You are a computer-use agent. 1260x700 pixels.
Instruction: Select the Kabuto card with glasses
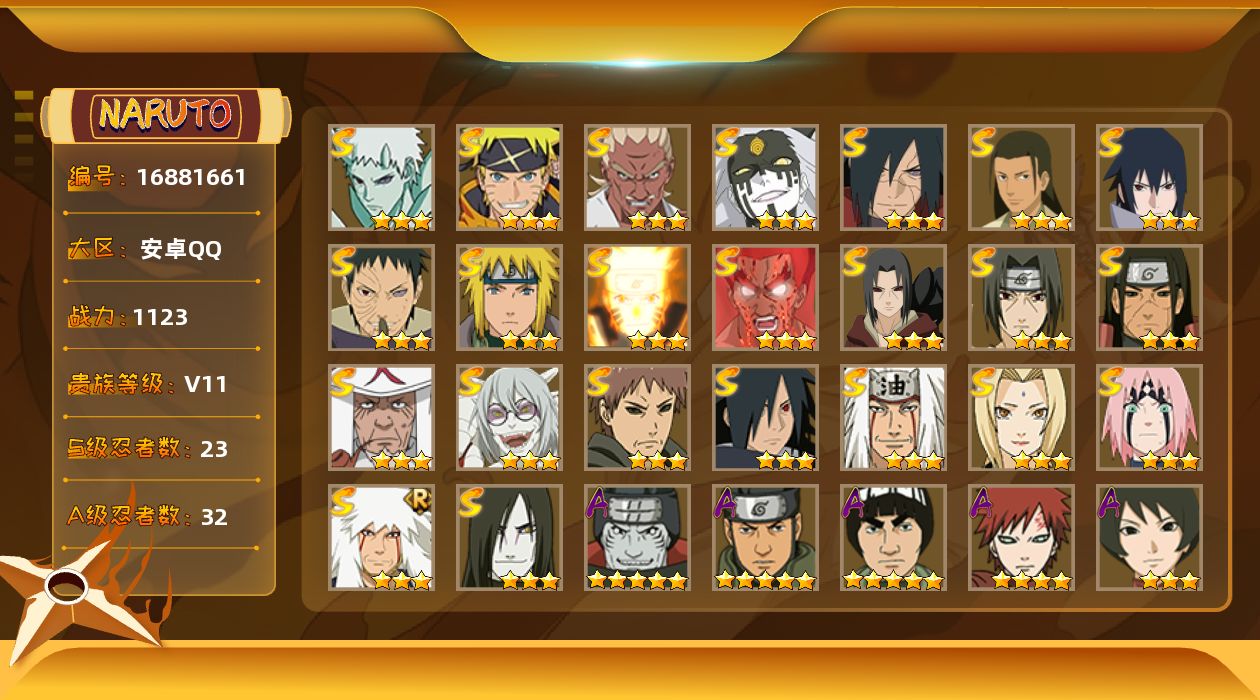(x=510, y=417)
